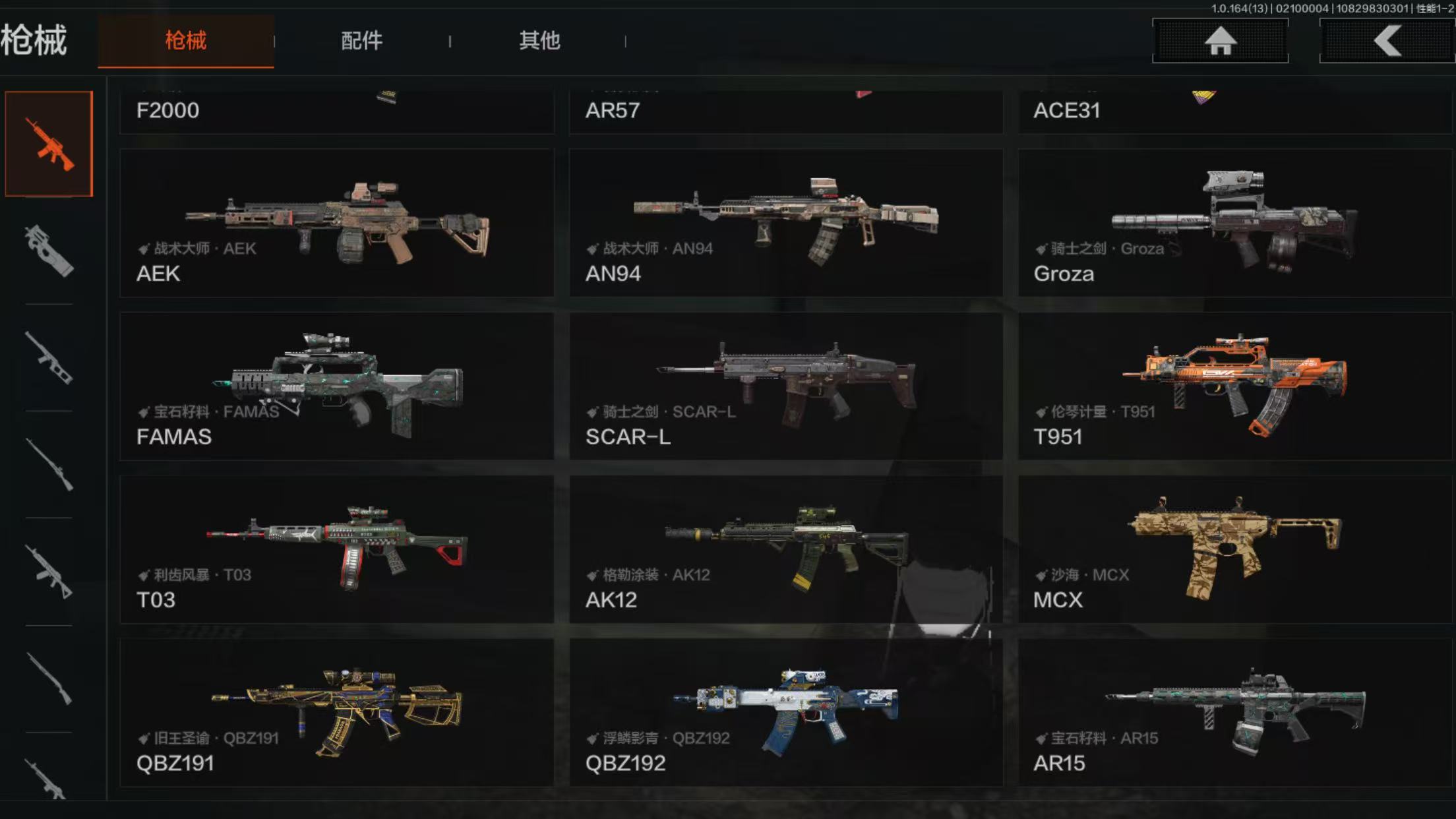
Task: Open the T03 weapon card
Action: pos(337,549)
